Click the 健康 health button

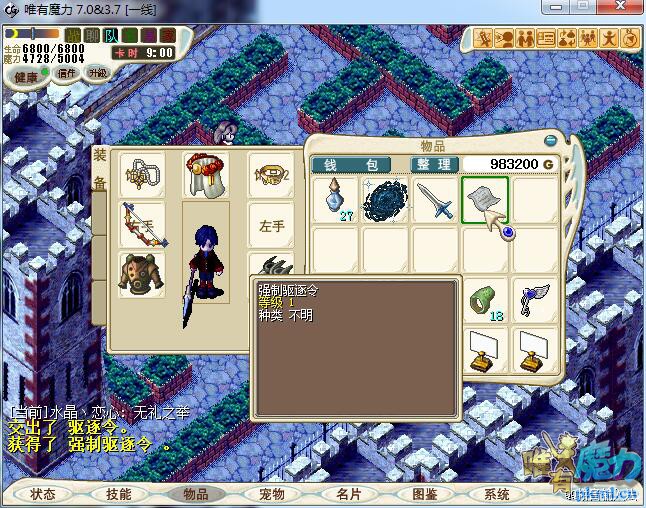(26, 77)
